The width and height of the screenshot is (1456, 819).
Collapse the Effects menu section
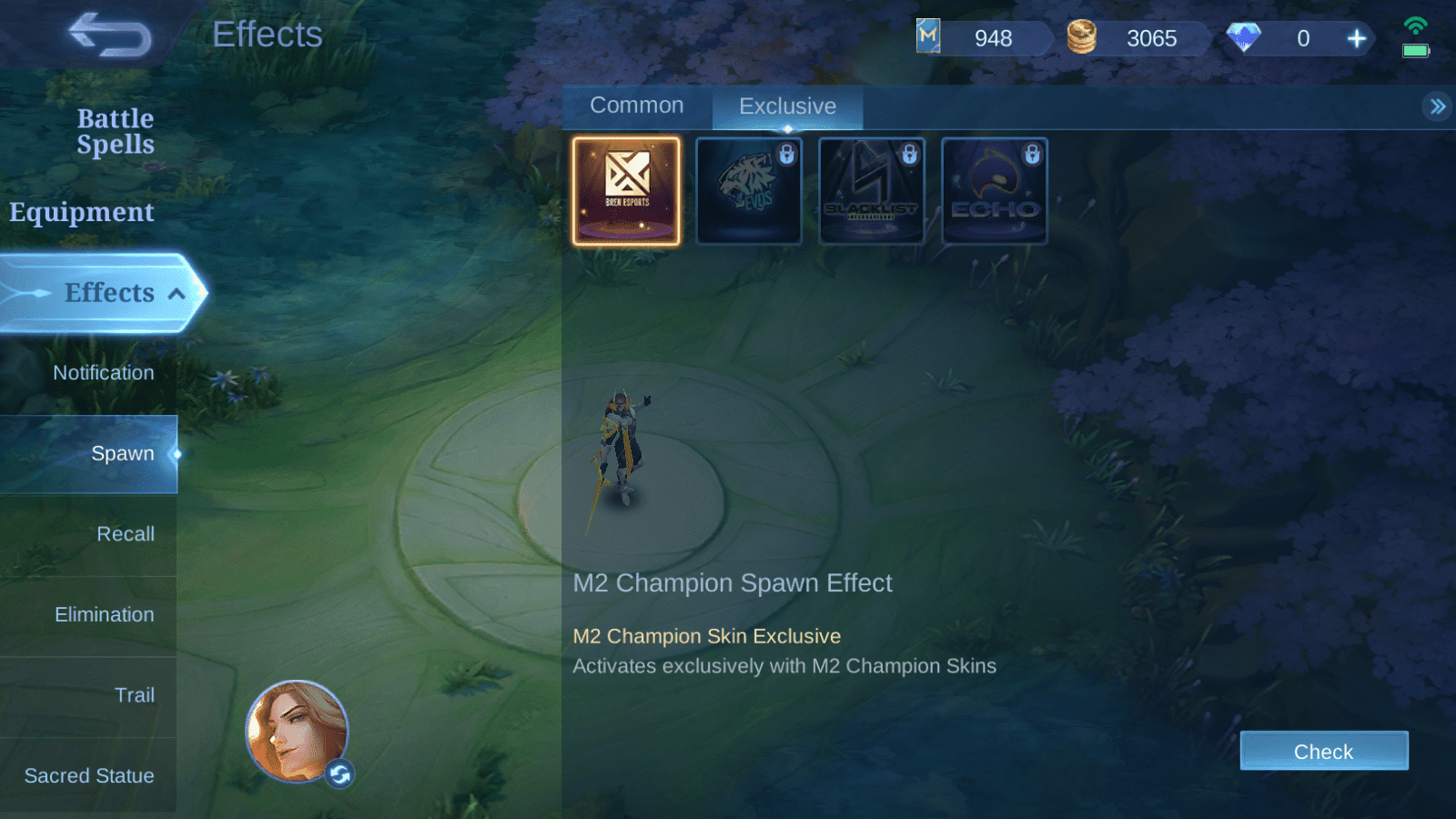[x=177, y=293]
